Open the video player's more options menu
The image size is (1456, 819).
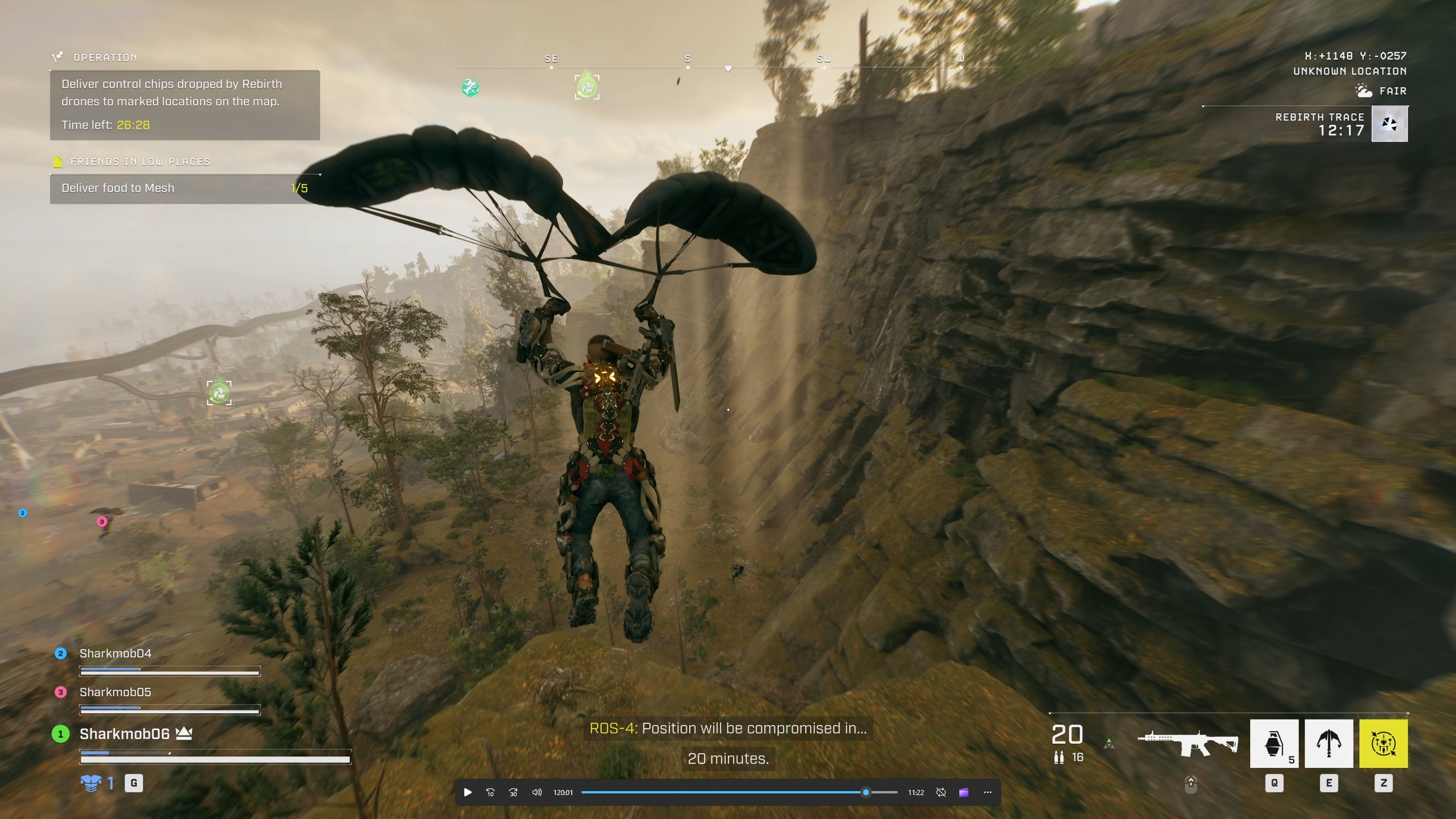pos(987,792)
